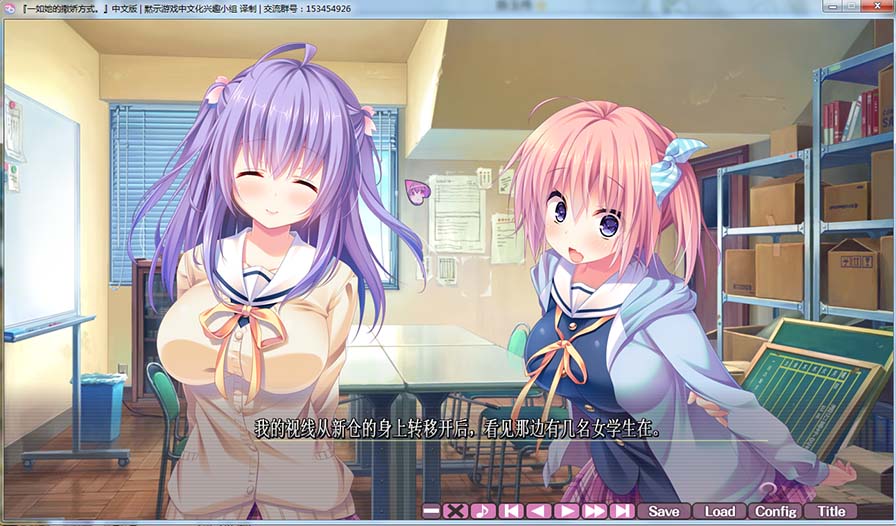Fast-forward with the double right arrow
The image size is (896, 526).
595,511
